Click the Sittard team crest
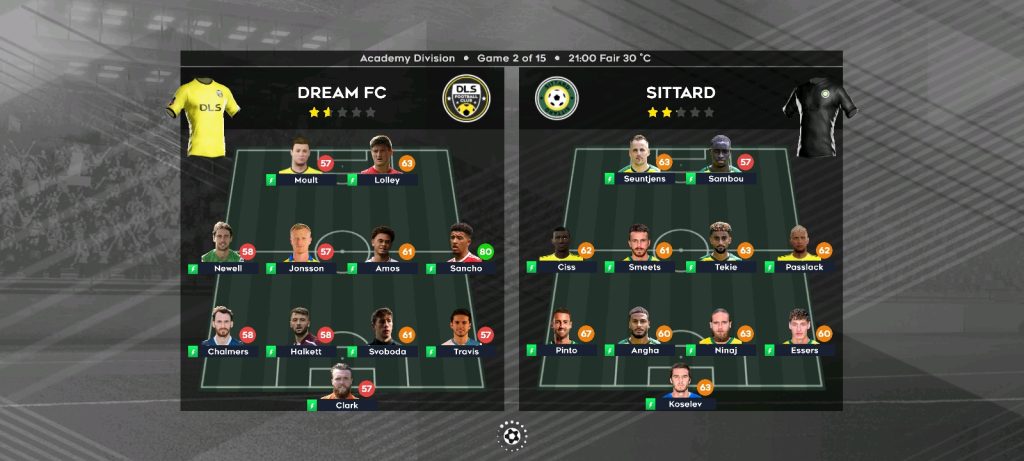The width and height of the screenshot is (1024, 461). point(557,99)
